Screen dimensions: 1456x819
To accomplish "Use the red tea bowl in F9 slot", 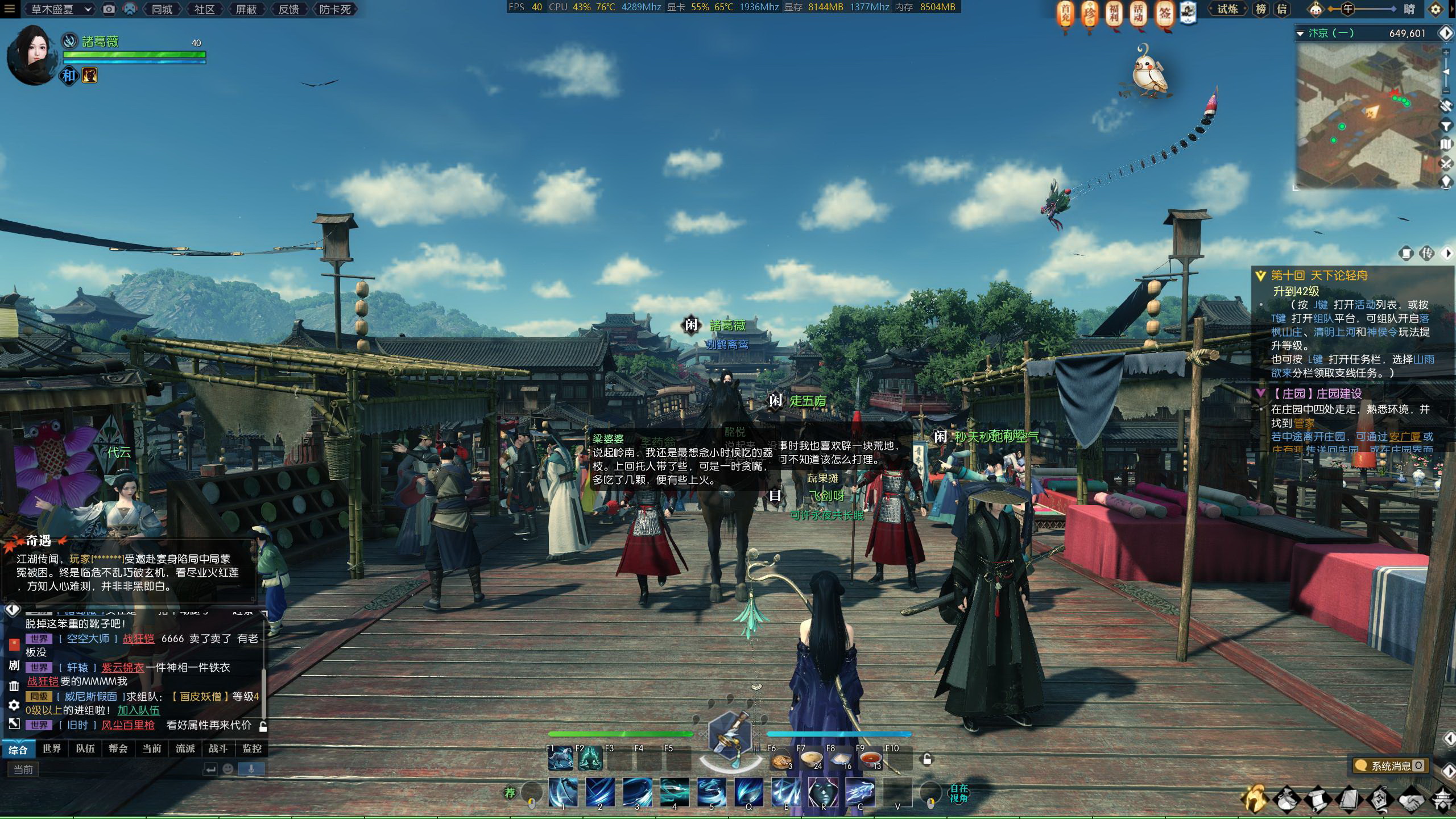I will [870, 759].
